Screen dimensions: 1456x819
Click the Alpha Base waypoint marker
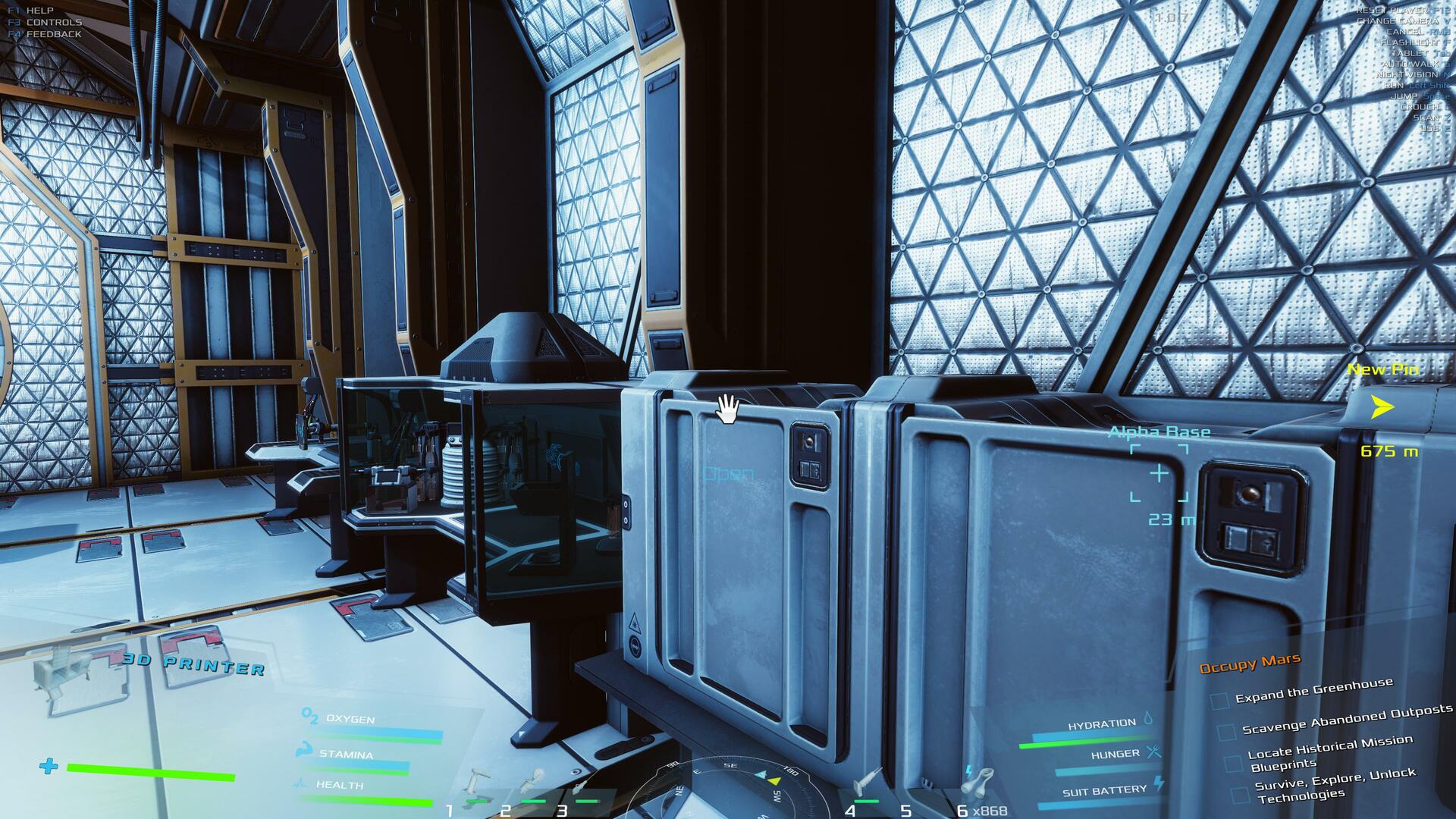[x=1159, y=474]
